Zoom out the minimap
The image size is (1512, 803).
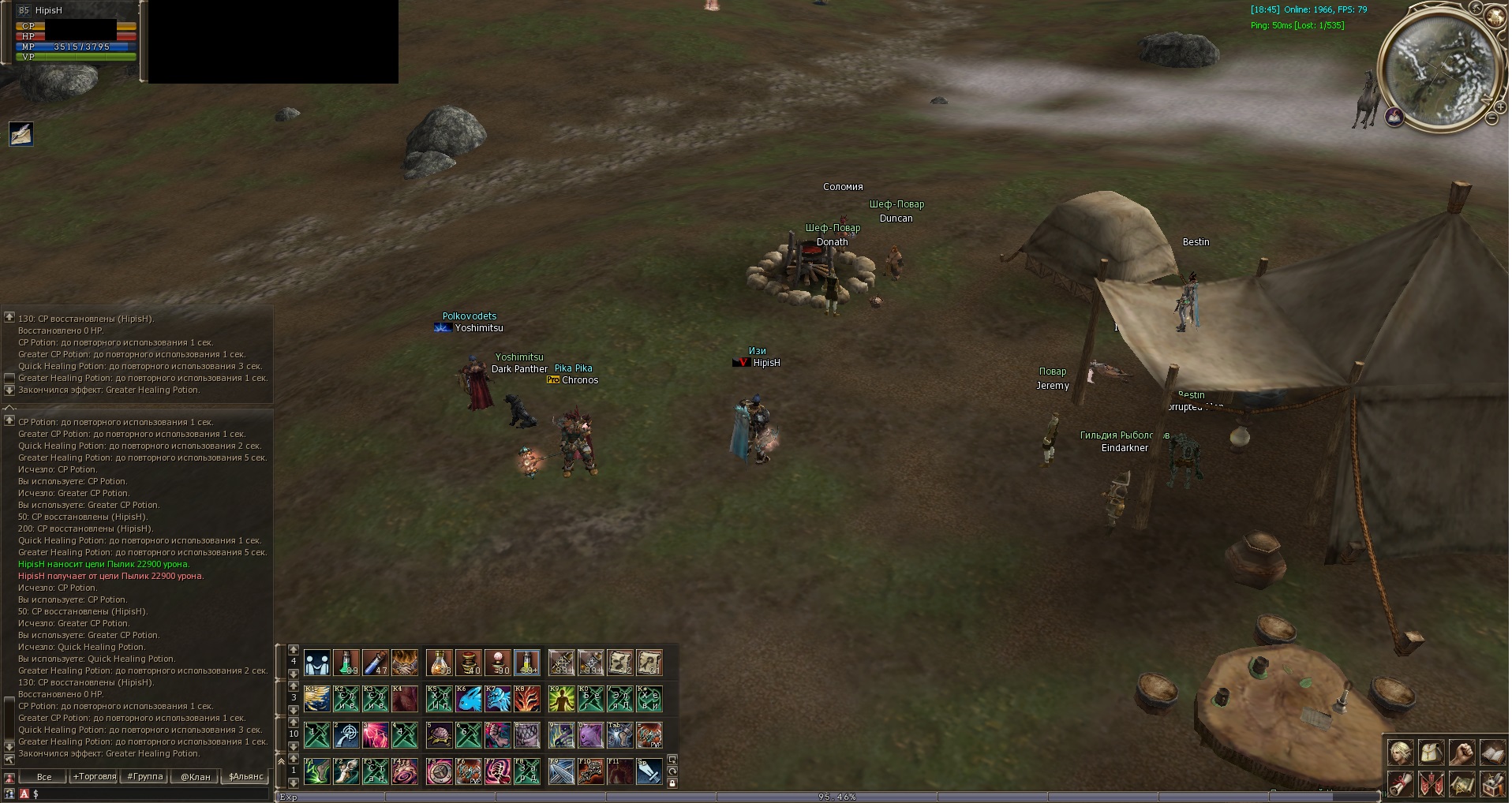[1491, 119]
